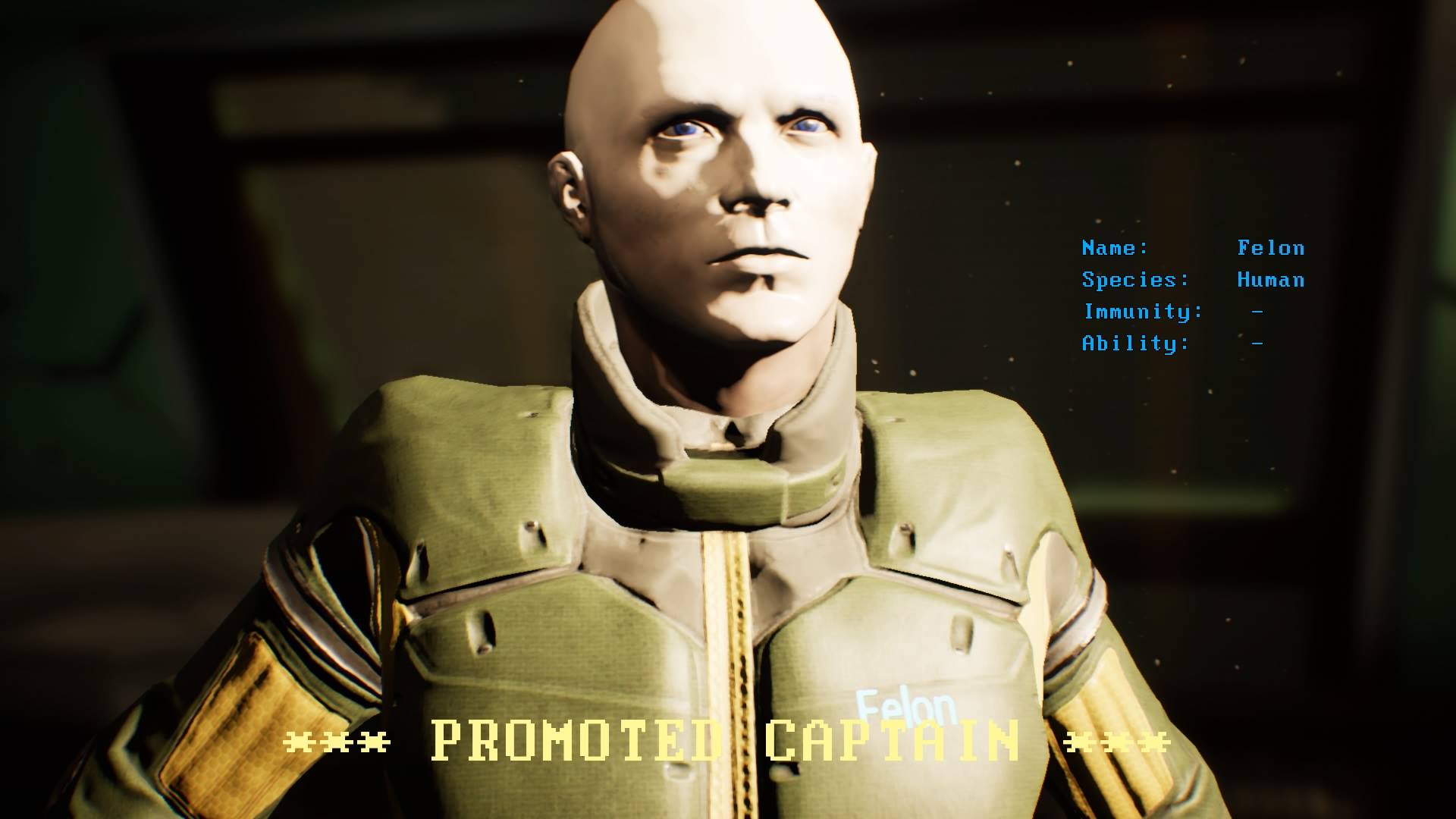The height and width of the screenshot is (819, 1456).
Task: Select the Human species value
Action: coord(1270,280)
